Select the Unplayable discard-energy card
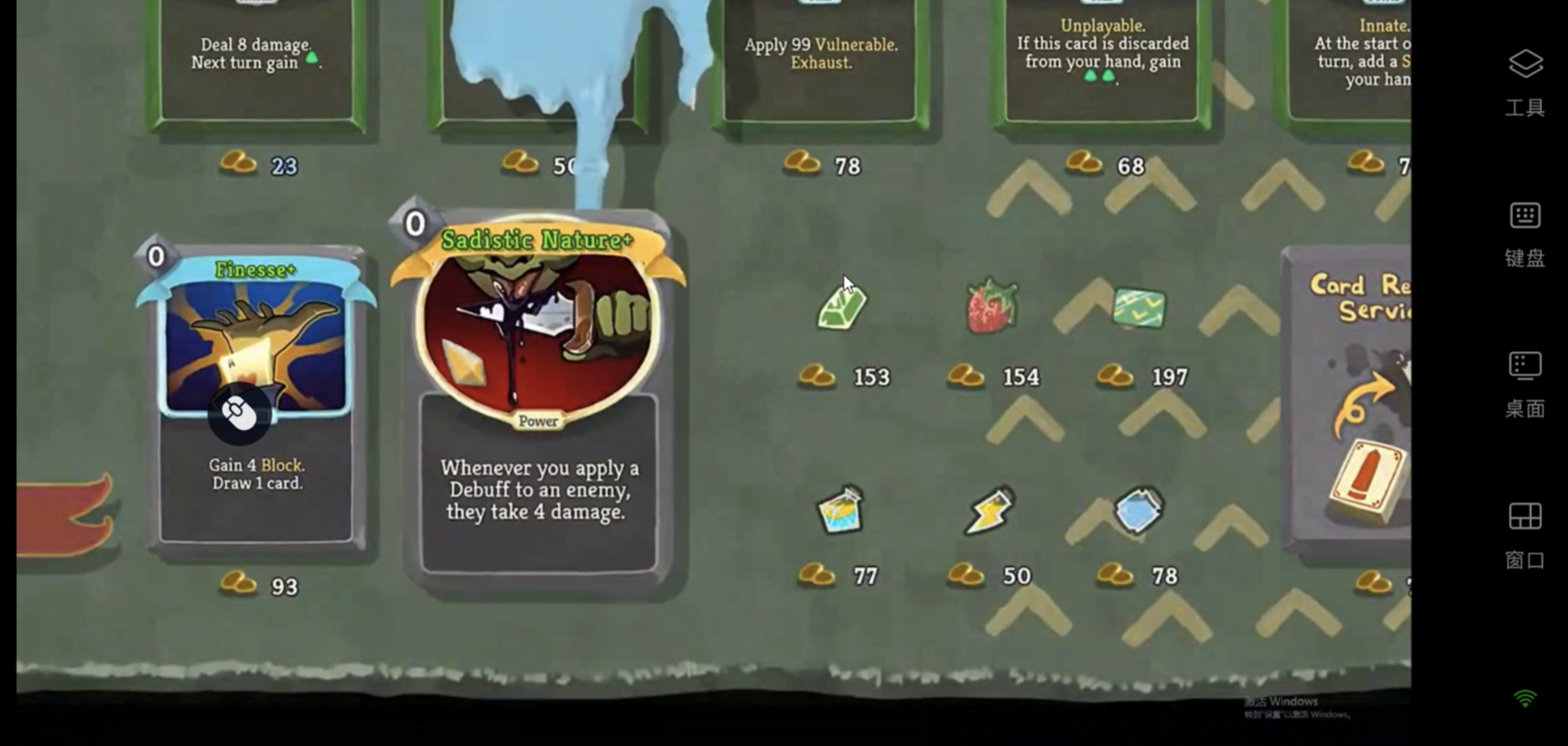 [1102, 61]
